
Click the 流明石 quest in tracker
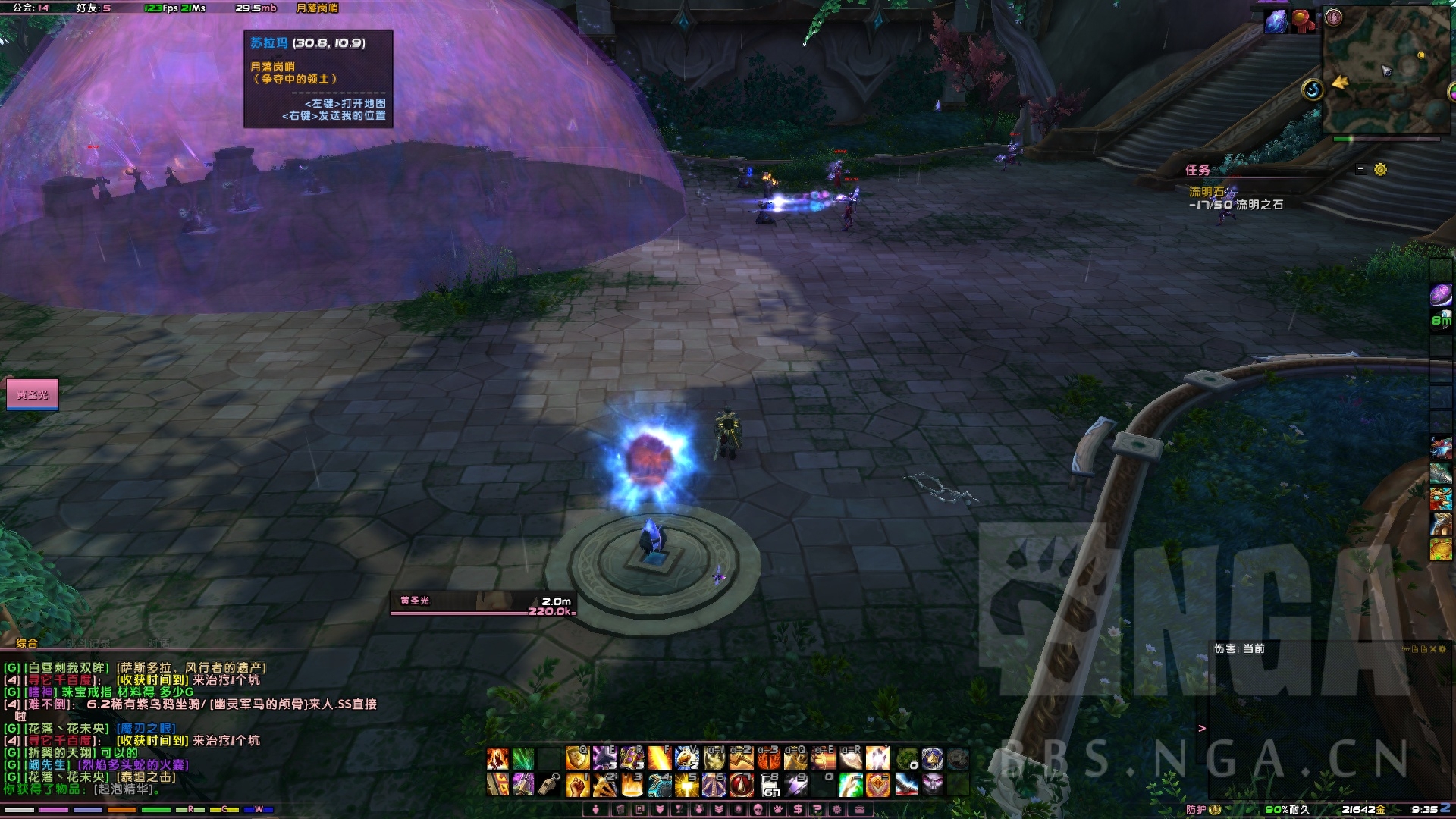point(1206,192)
